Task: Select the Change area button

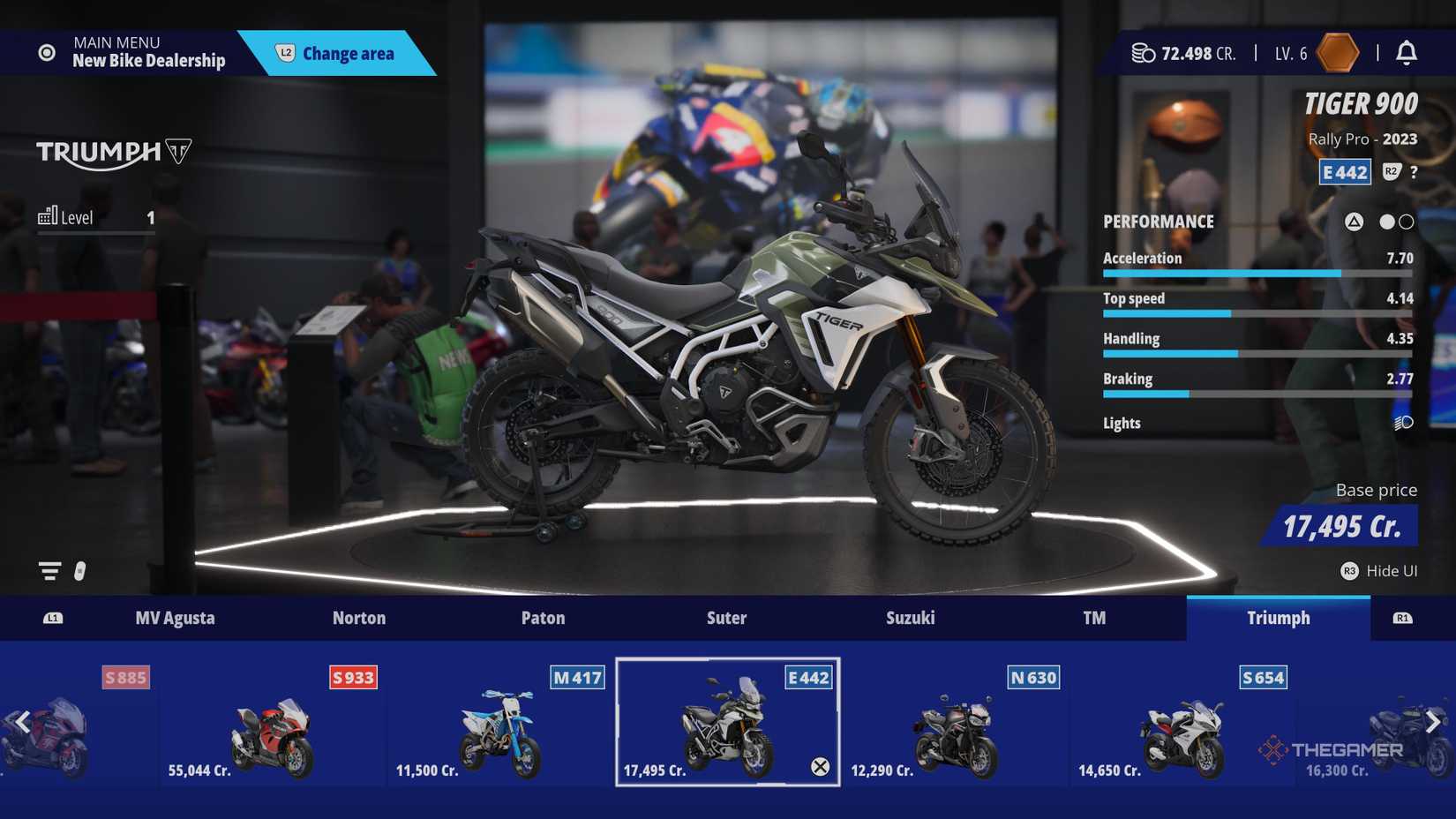Action: 346,53
